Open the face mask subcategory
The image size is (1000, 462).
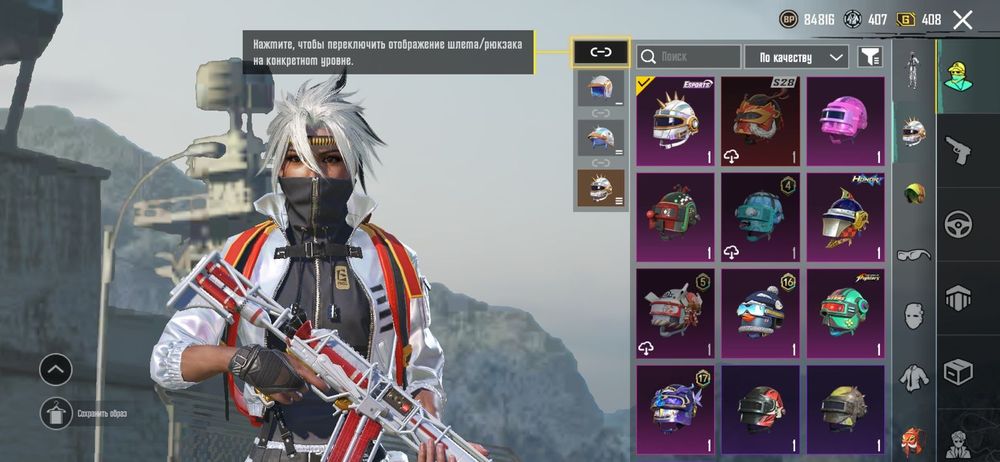[913, 316]
